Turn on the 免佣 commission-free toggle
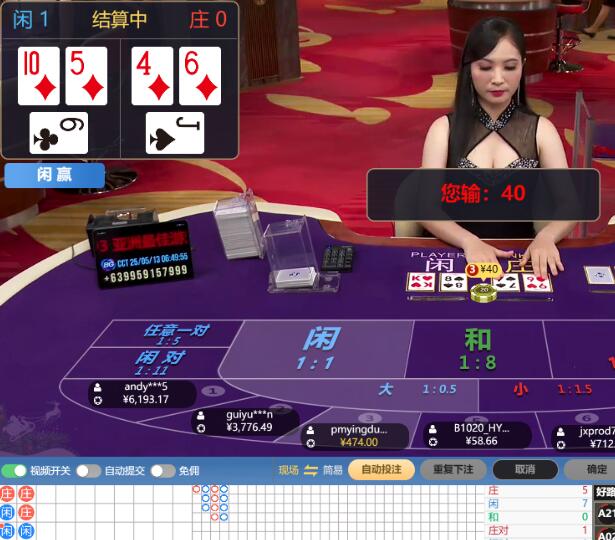 coord(163,471)
